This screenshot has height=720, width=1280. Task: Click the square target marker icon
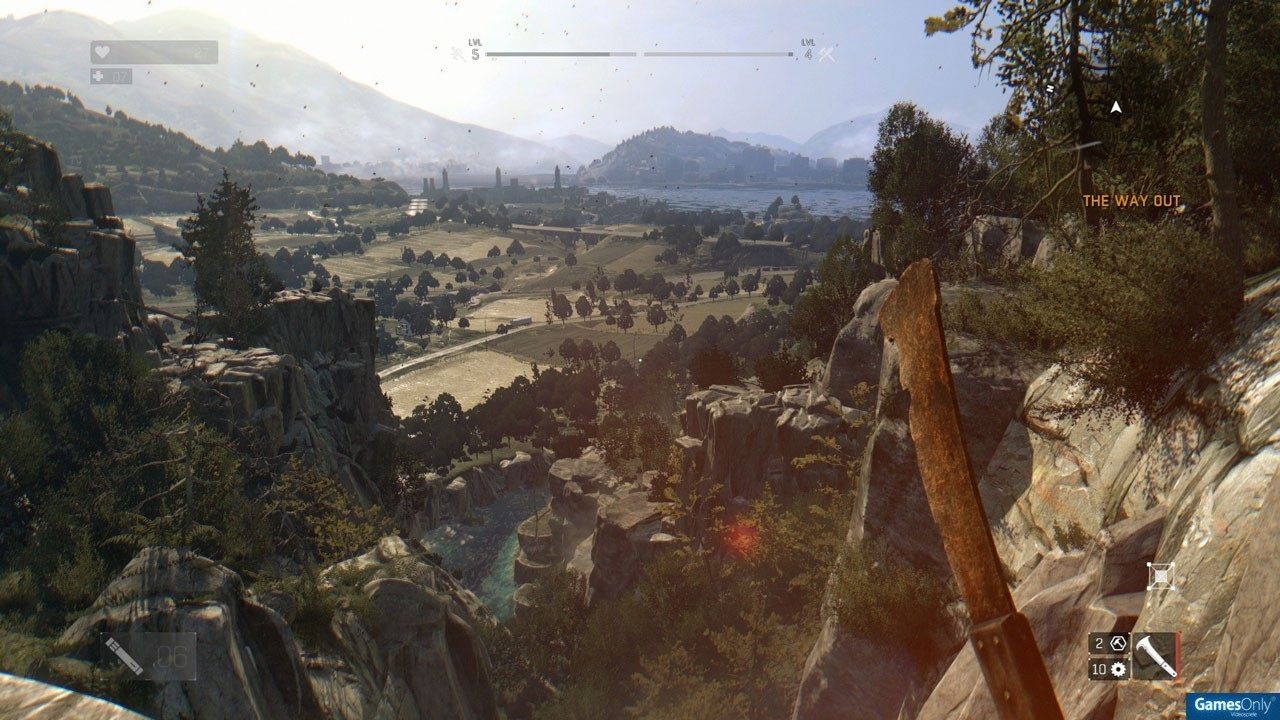click(x=1160, y=575)
